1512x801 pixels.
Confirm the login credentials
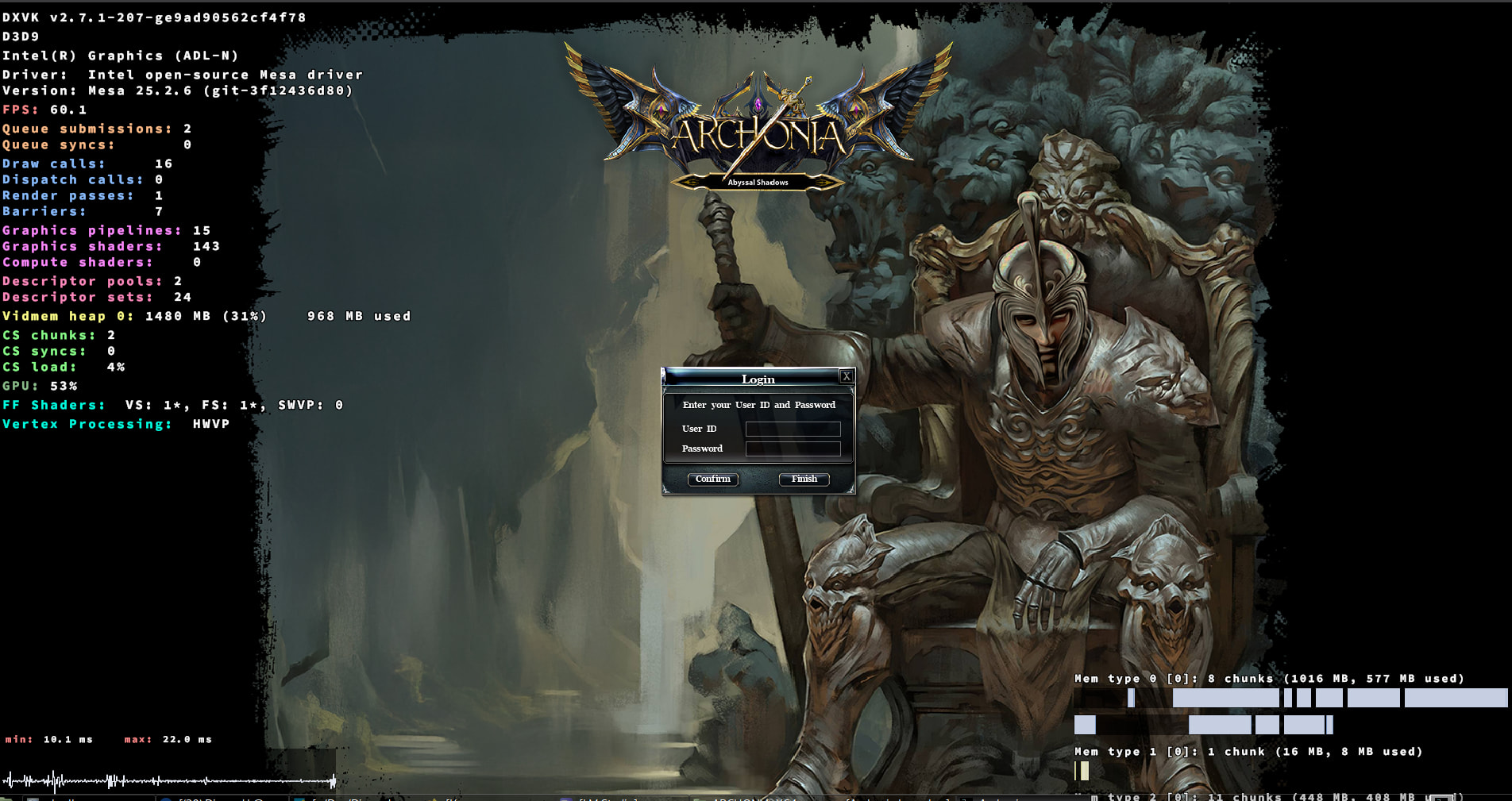[712, 479]
